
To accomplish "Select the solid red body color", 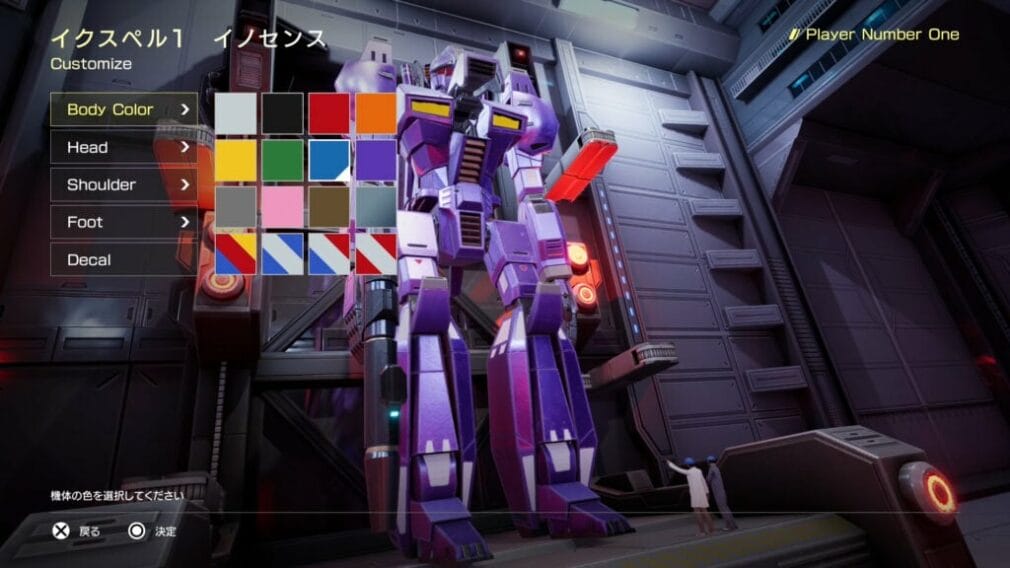I will [x=329, y=113].
